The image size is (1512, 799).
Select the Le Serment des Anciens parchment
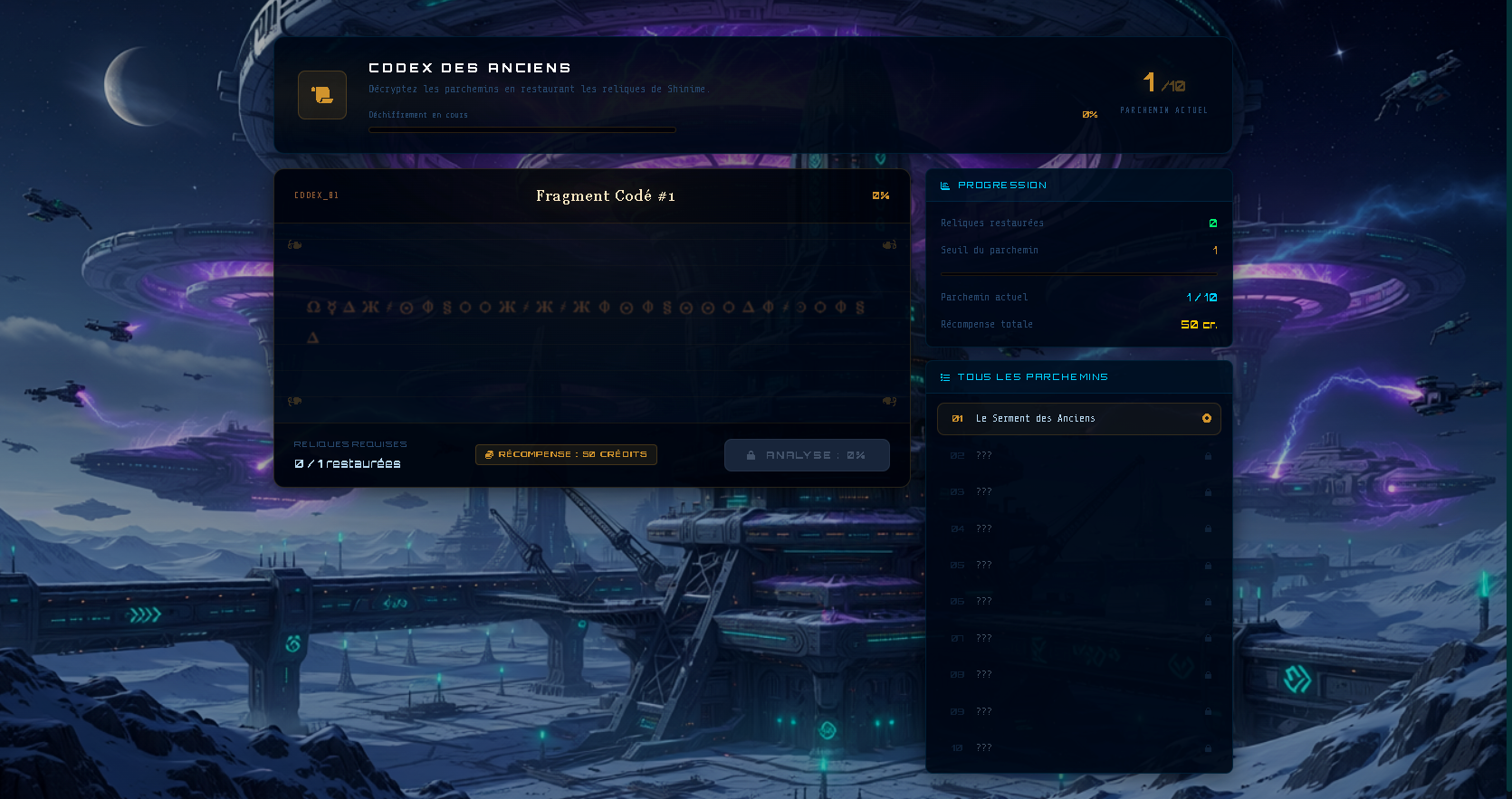click(x=1078, y=419)
